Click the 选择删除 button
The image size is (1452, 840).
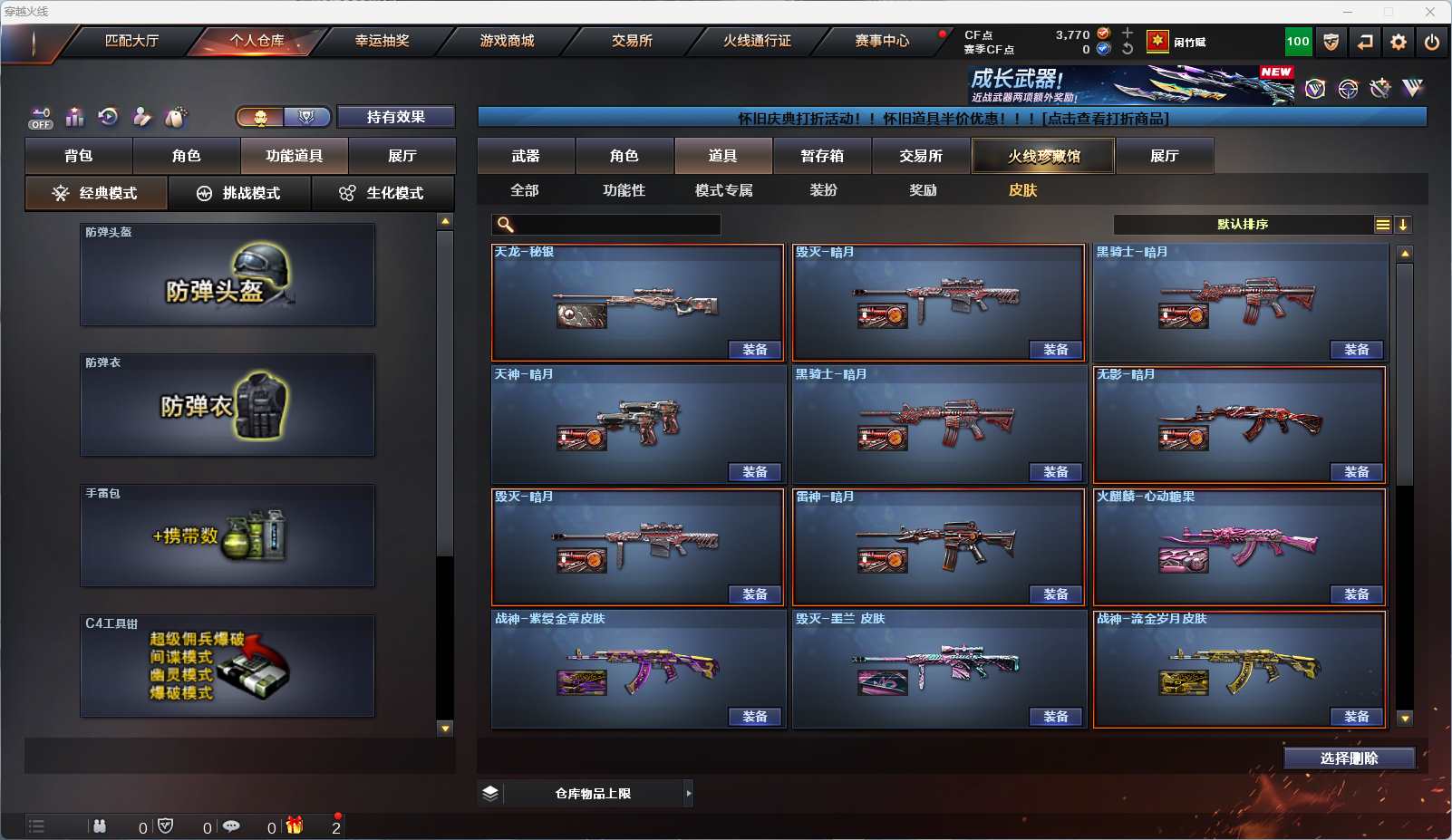[1349, 758]
